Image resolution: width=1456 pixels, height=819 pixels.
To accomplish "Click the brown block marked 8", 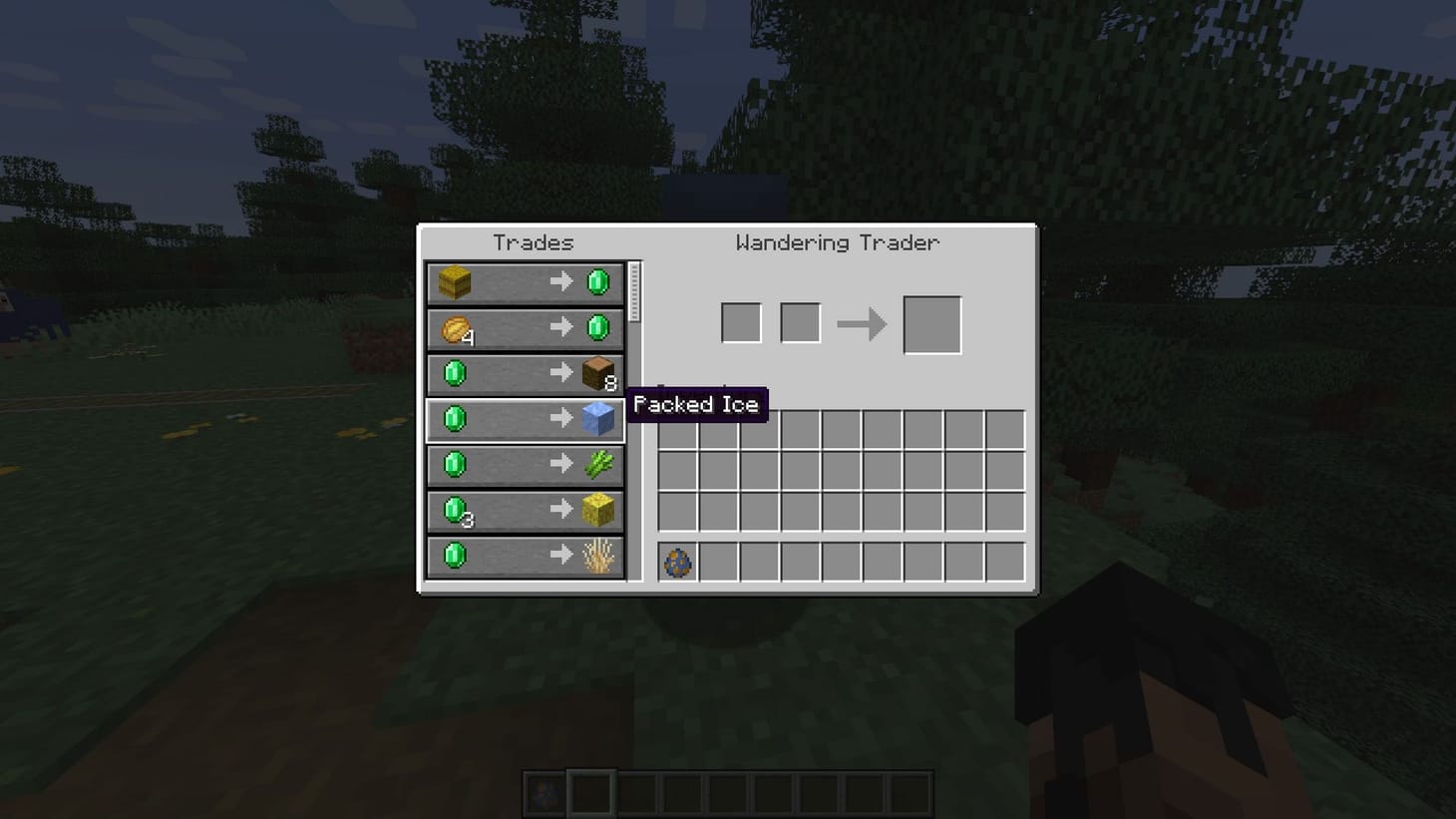I will point(599,373).
